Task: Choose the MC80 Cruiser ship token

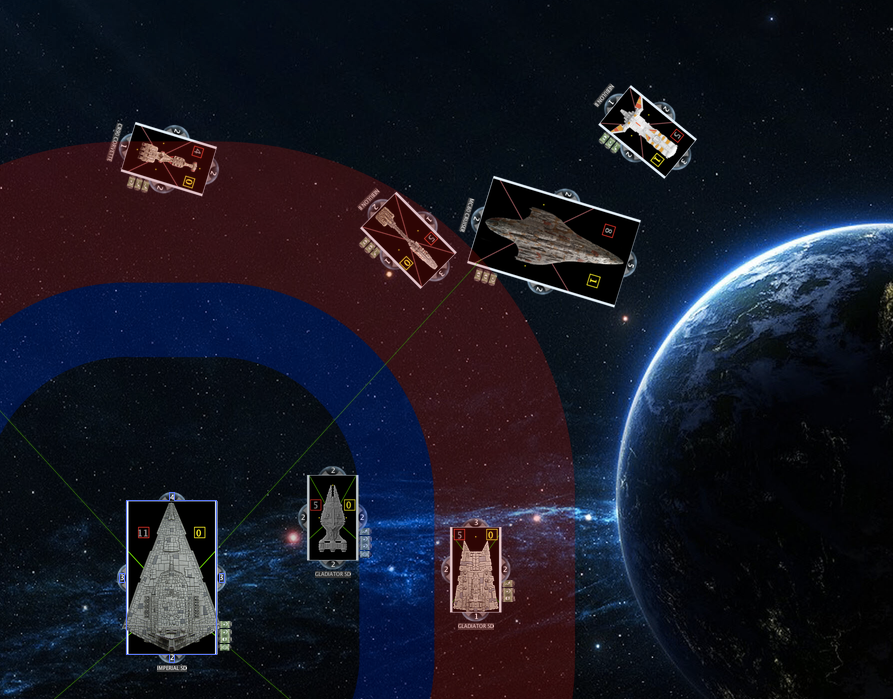Action: 554,242
